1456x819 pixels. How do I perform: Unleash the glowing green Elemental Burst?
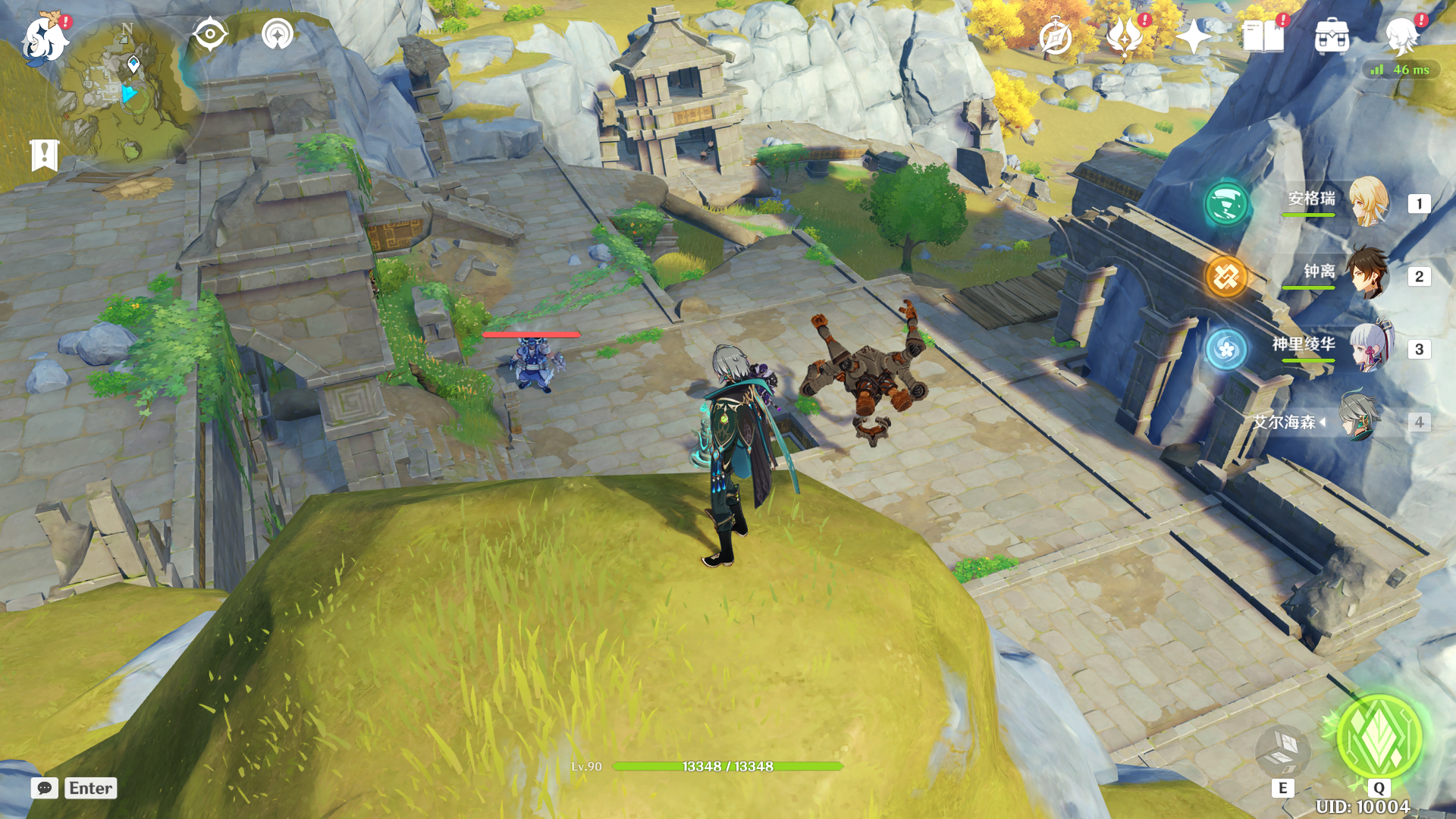pos(1379,737)
